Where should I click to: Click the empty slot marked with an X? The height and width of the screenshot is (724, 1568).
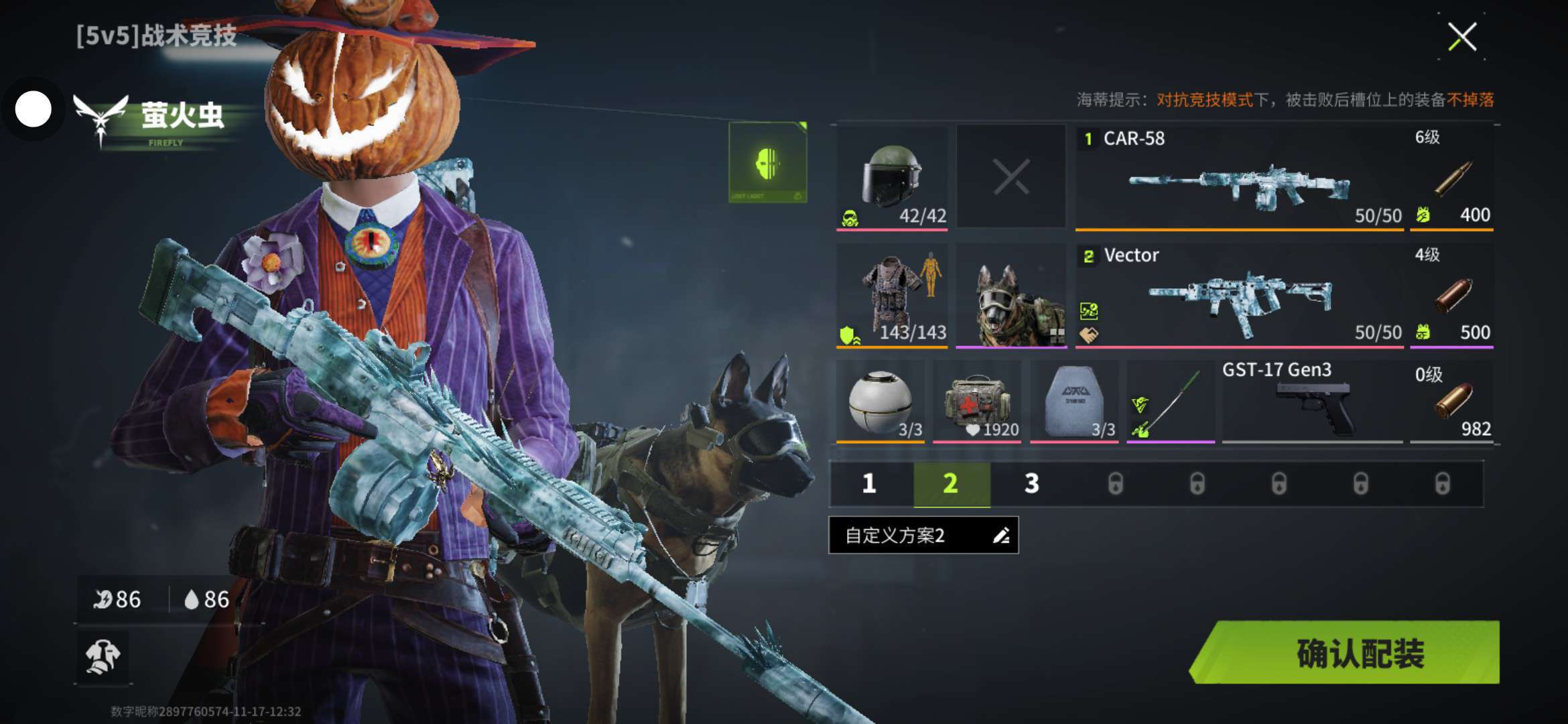(x=1011, y=178)
